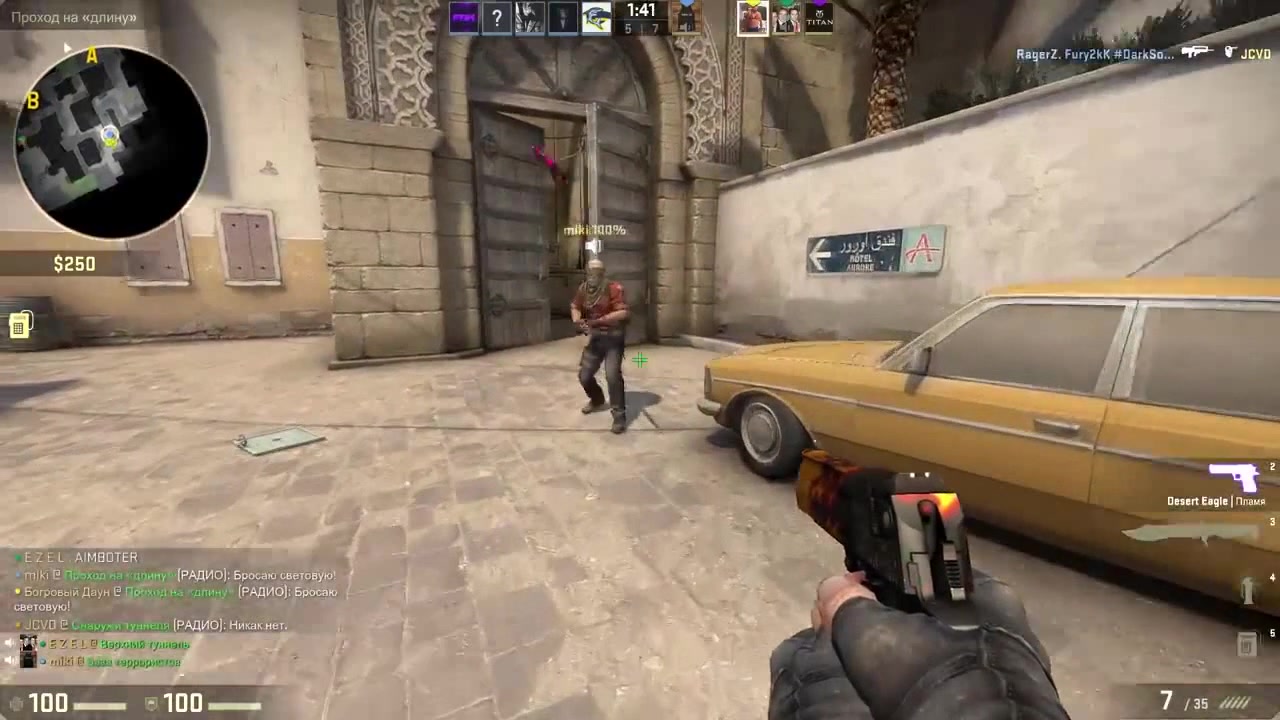Expand the score display showing 5 | 7
Screen dimensions: 1280x720
click(644, 29)
